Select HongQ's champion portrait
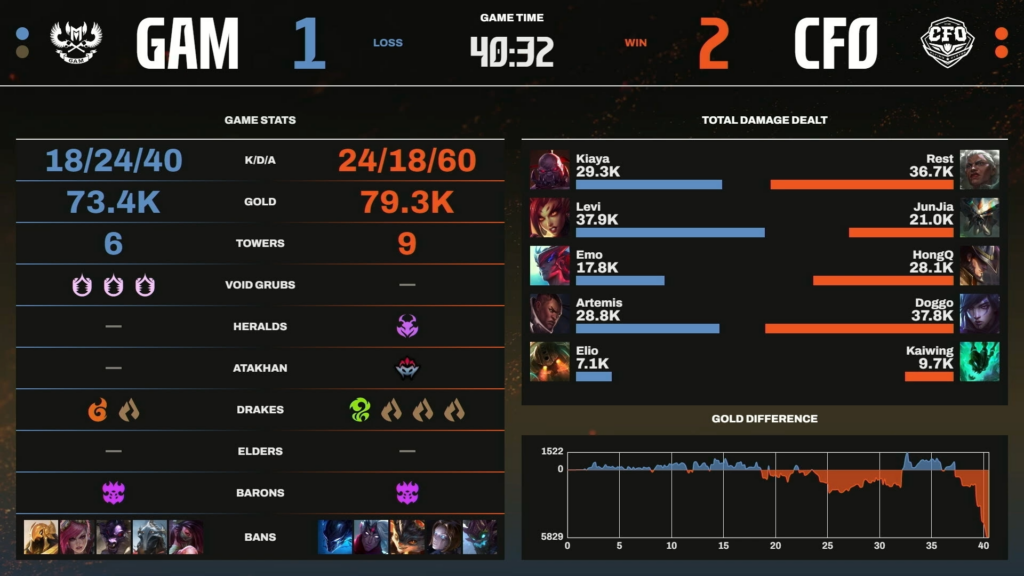 979,265
